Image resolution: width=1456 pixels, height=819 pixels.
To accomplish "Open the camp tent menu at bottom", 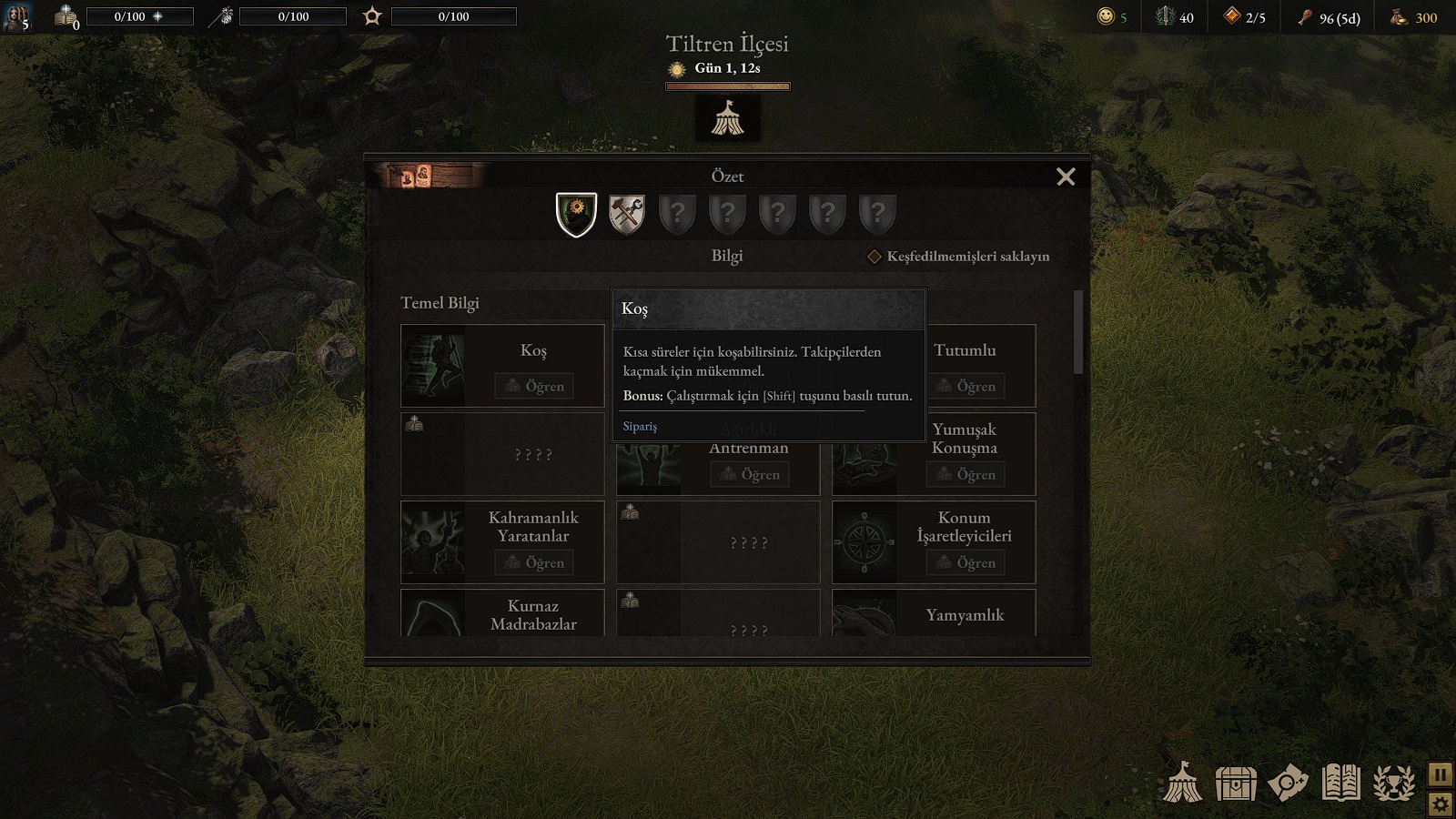I will coord(1183,783).
